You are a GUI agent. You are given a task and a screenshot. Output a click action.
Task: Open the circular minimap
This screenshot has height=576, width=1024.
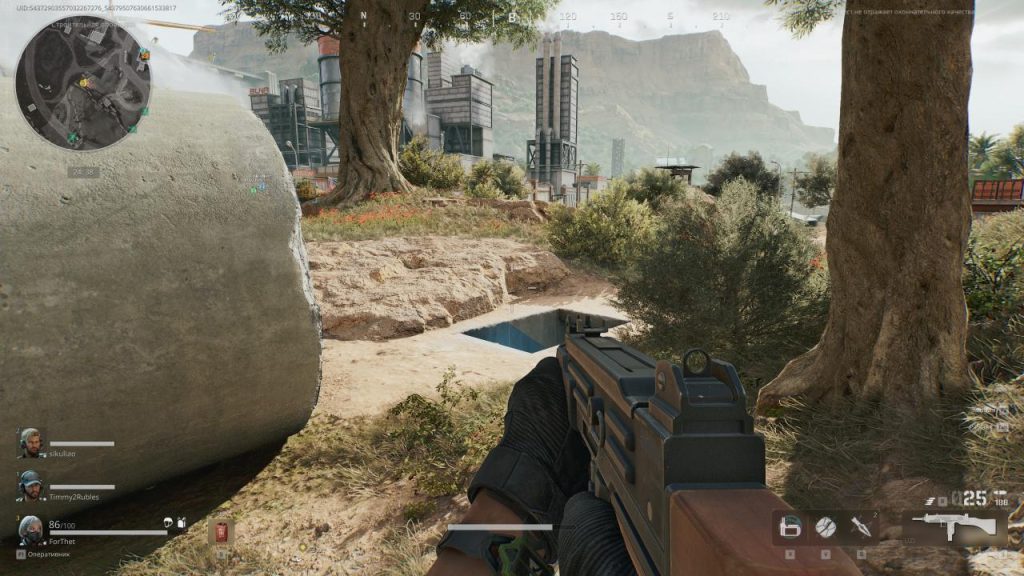(x=83, y=84)
